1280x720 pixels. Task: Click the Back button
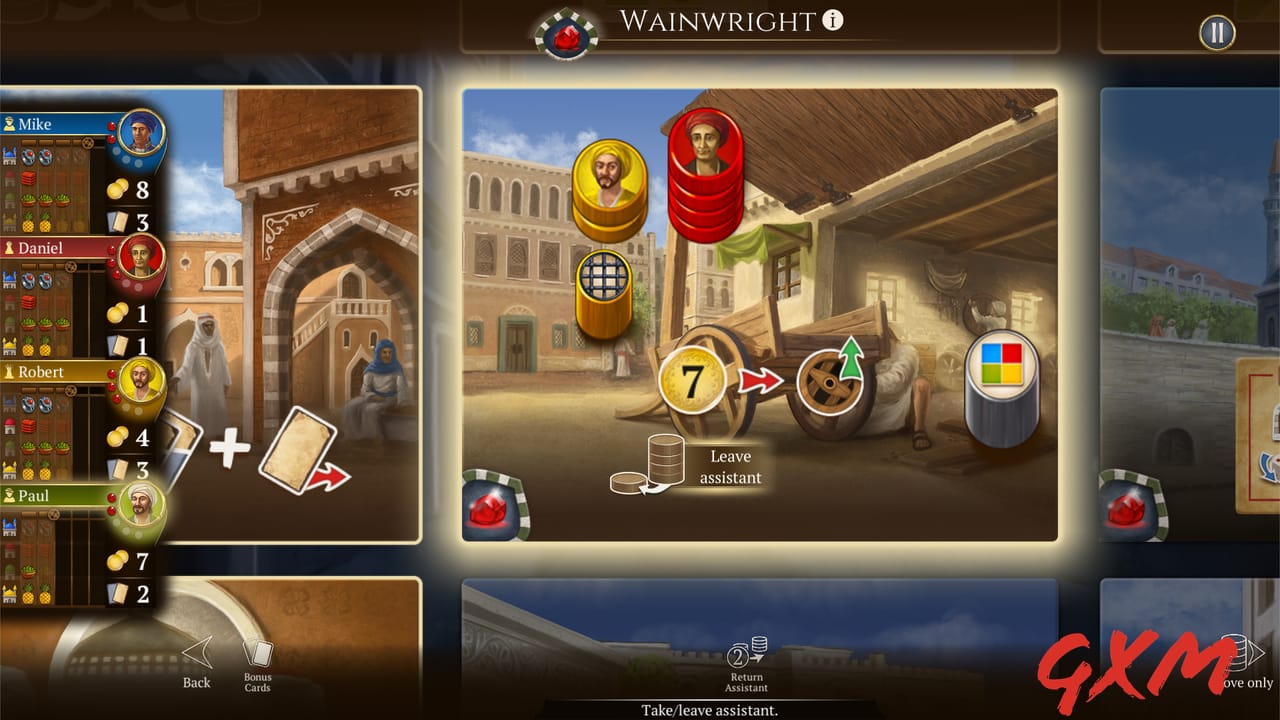pos(196,665)
